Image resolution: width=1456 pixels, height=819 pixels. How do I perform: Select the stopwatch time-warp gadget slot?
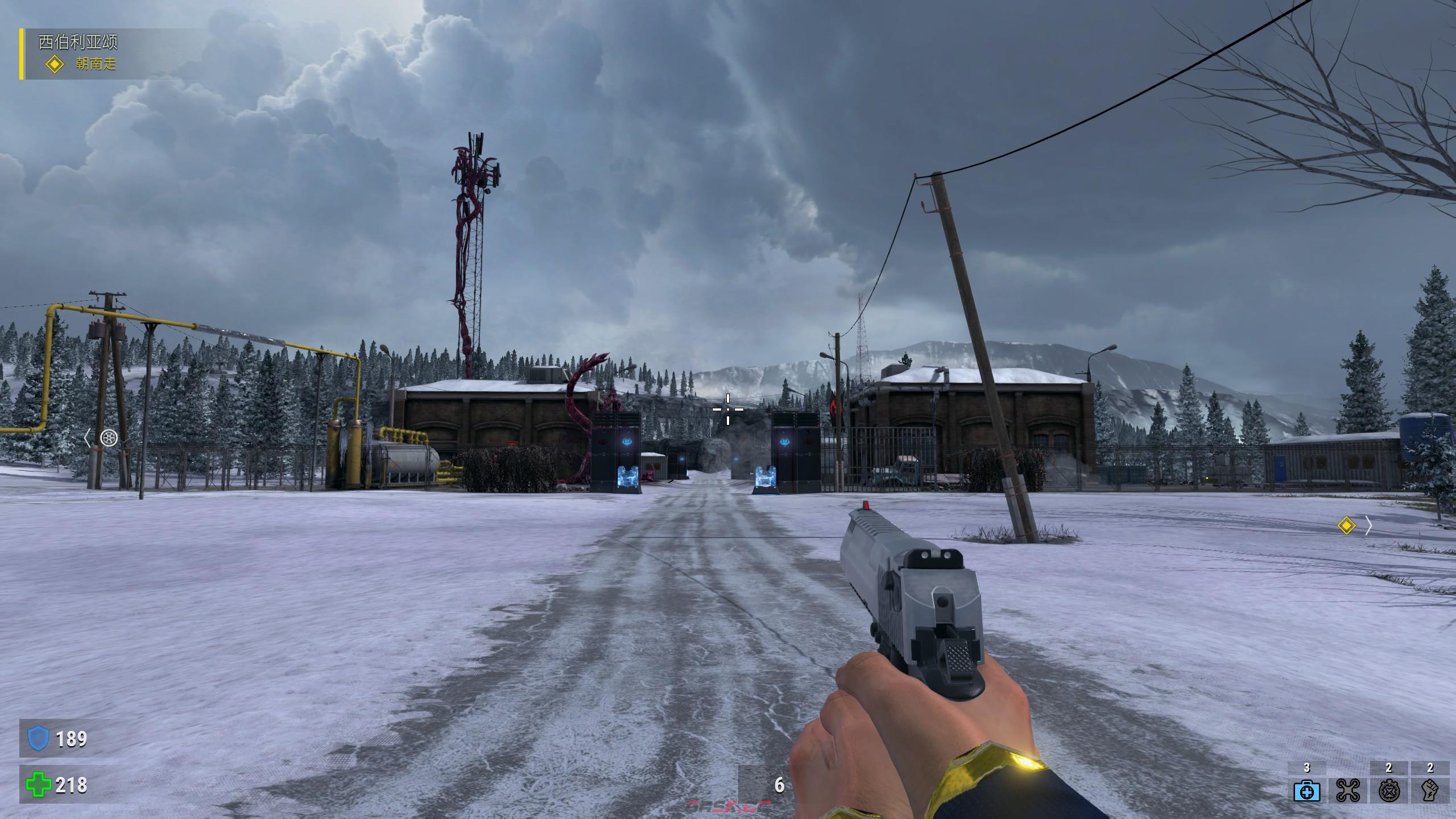click(x=1388, y=791)
